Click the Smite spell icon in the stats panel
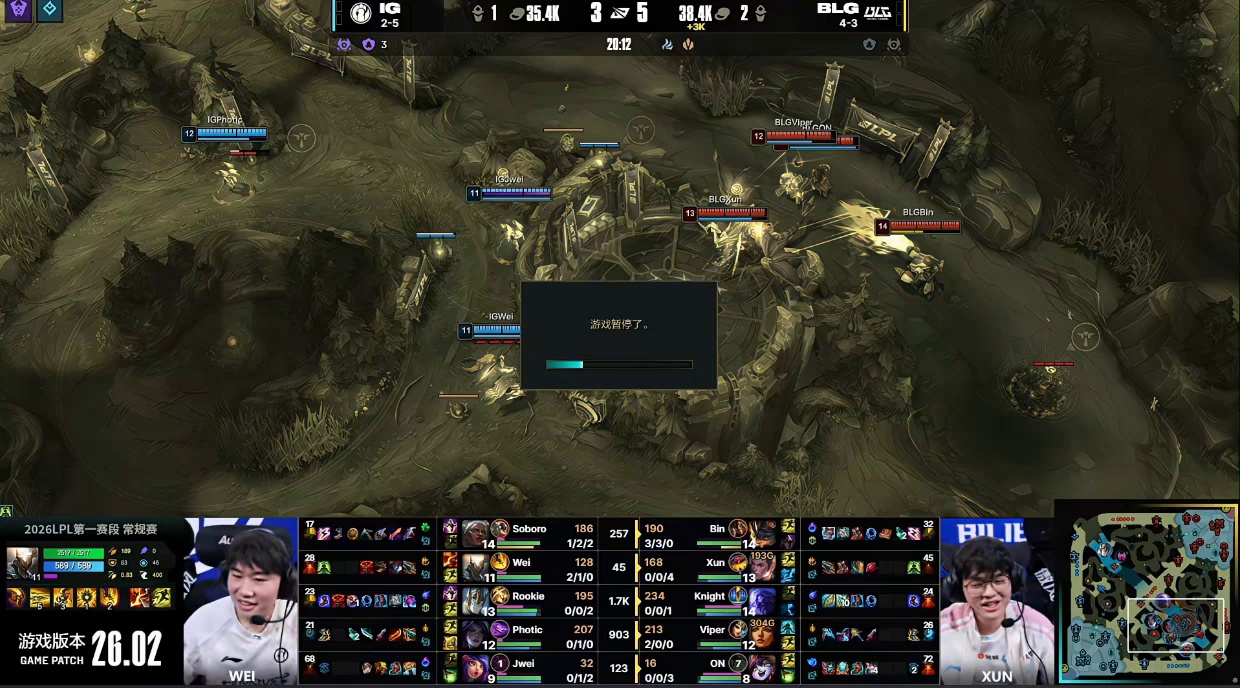This screenshot has height=688, width=1240. 138,598
